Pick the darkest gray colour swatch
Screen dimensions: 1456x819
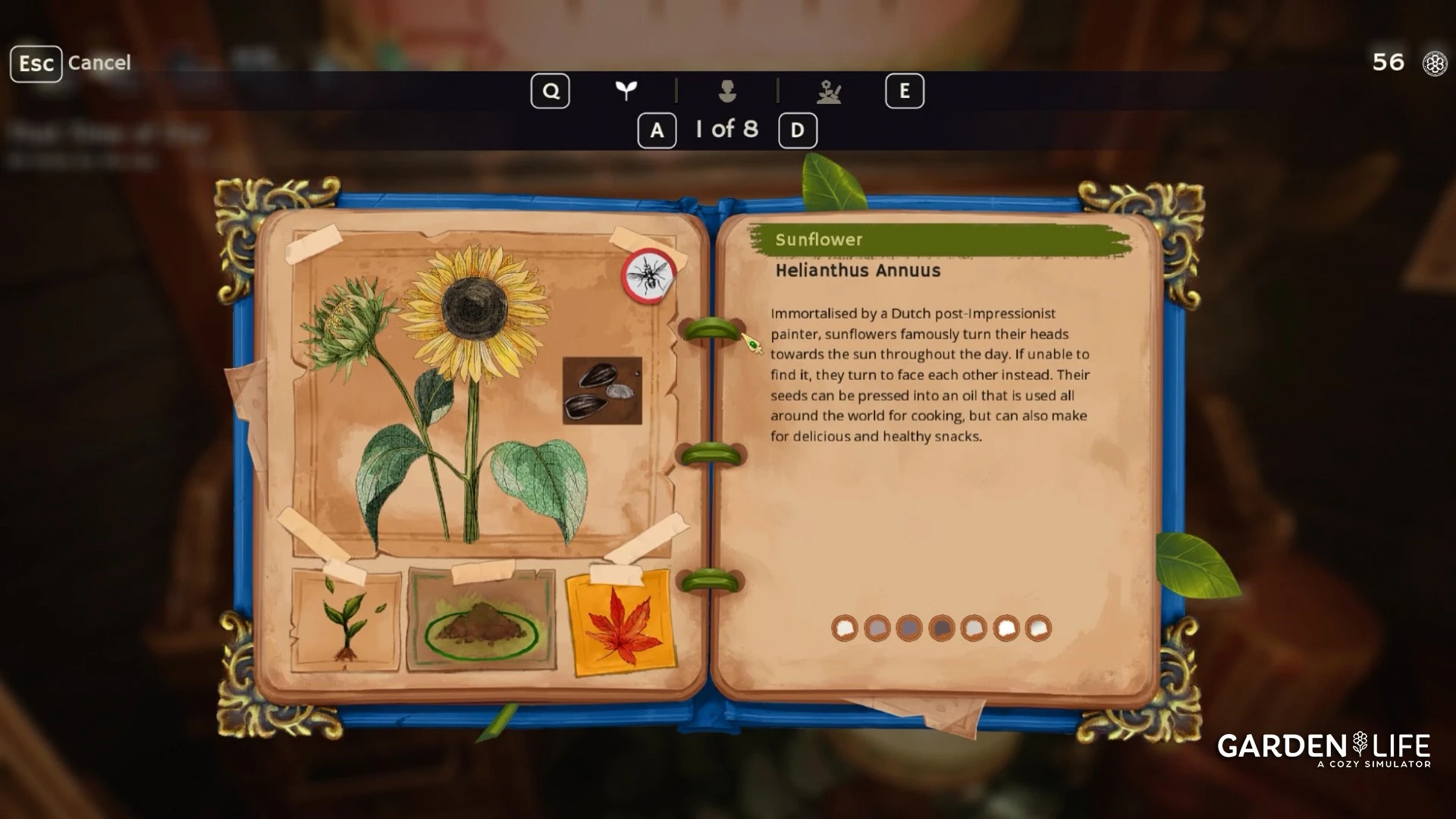(941, 628)
